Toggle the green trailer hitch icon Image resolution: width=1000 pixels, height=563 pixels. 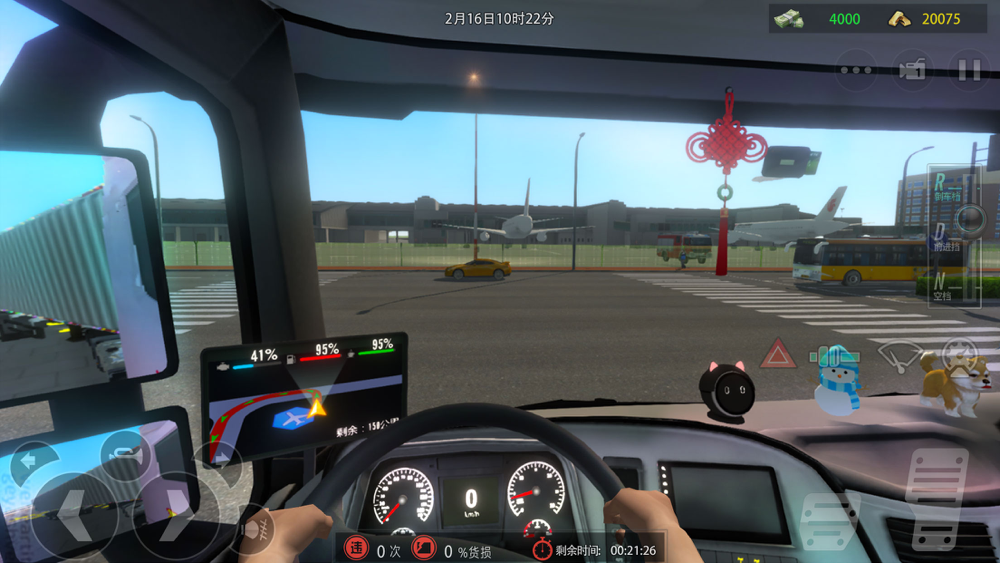pos(834,354)
